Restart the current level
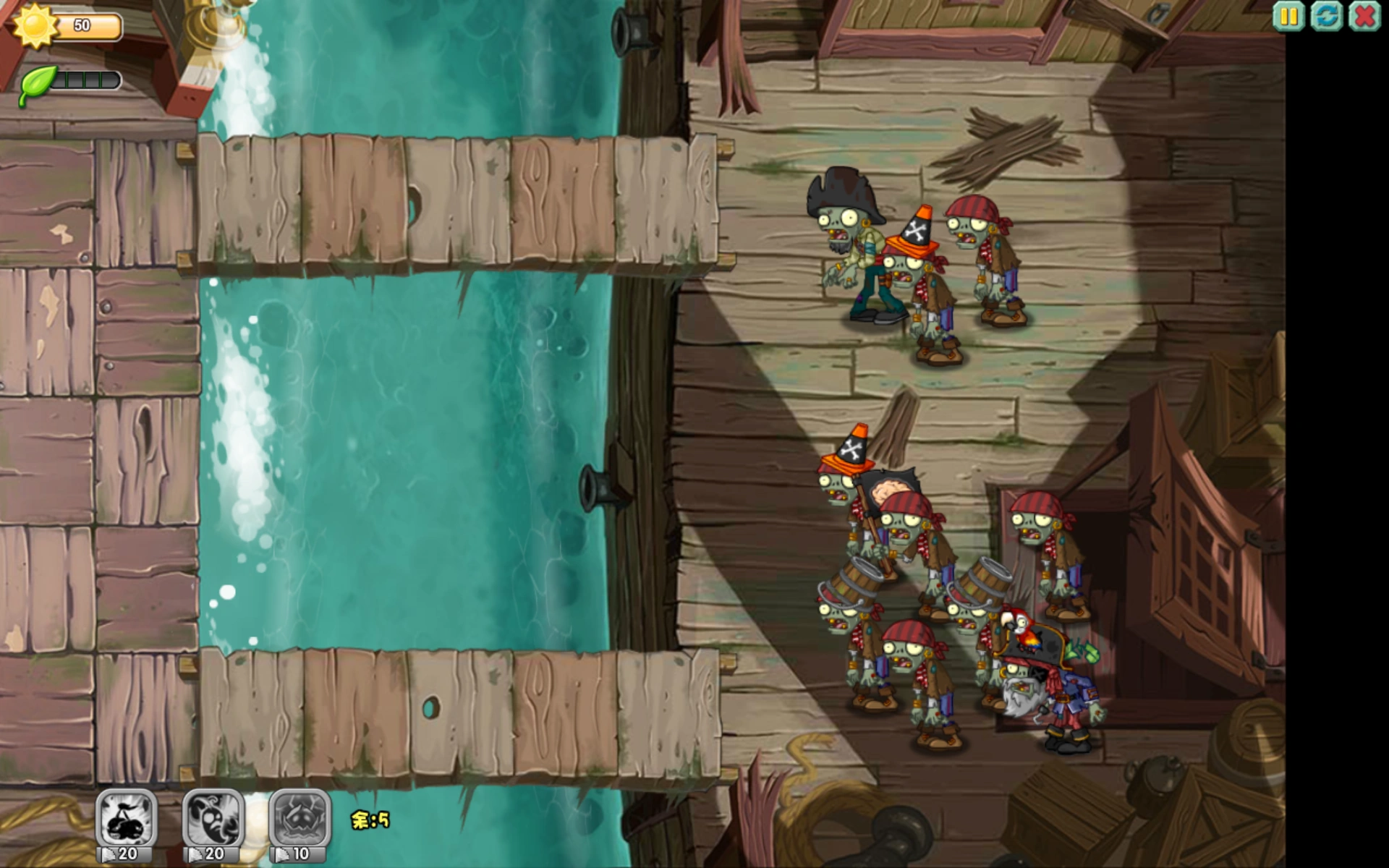 (1325, 16)
